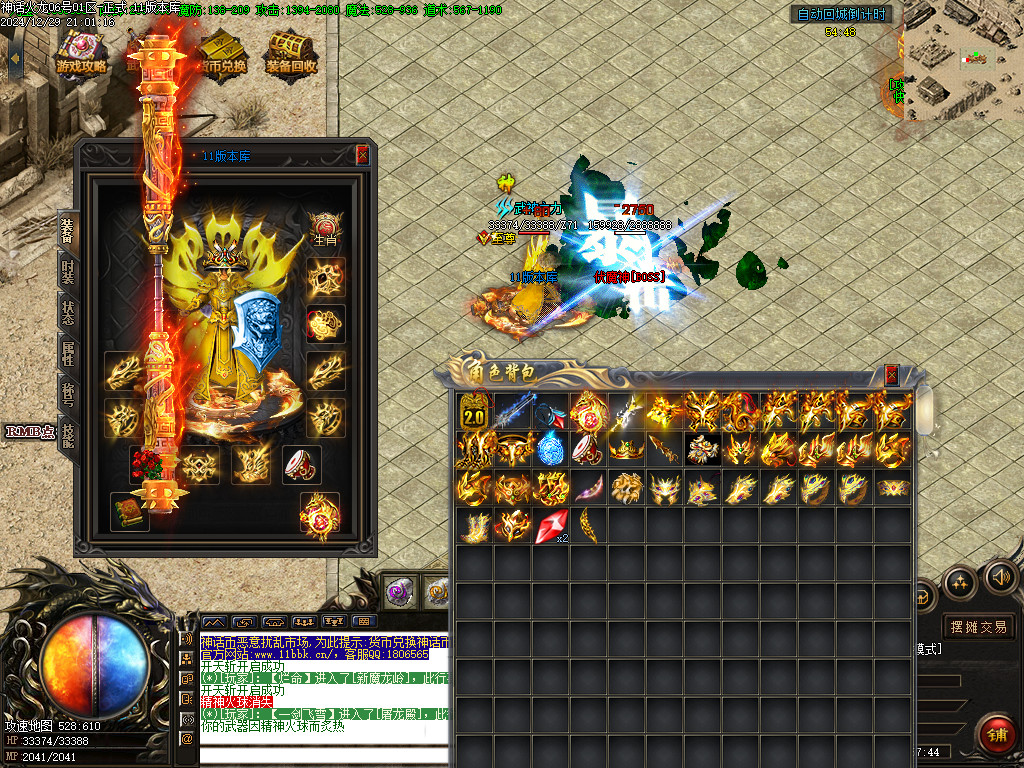Select the red gem stack in backpack

click(x=551, y=525)
